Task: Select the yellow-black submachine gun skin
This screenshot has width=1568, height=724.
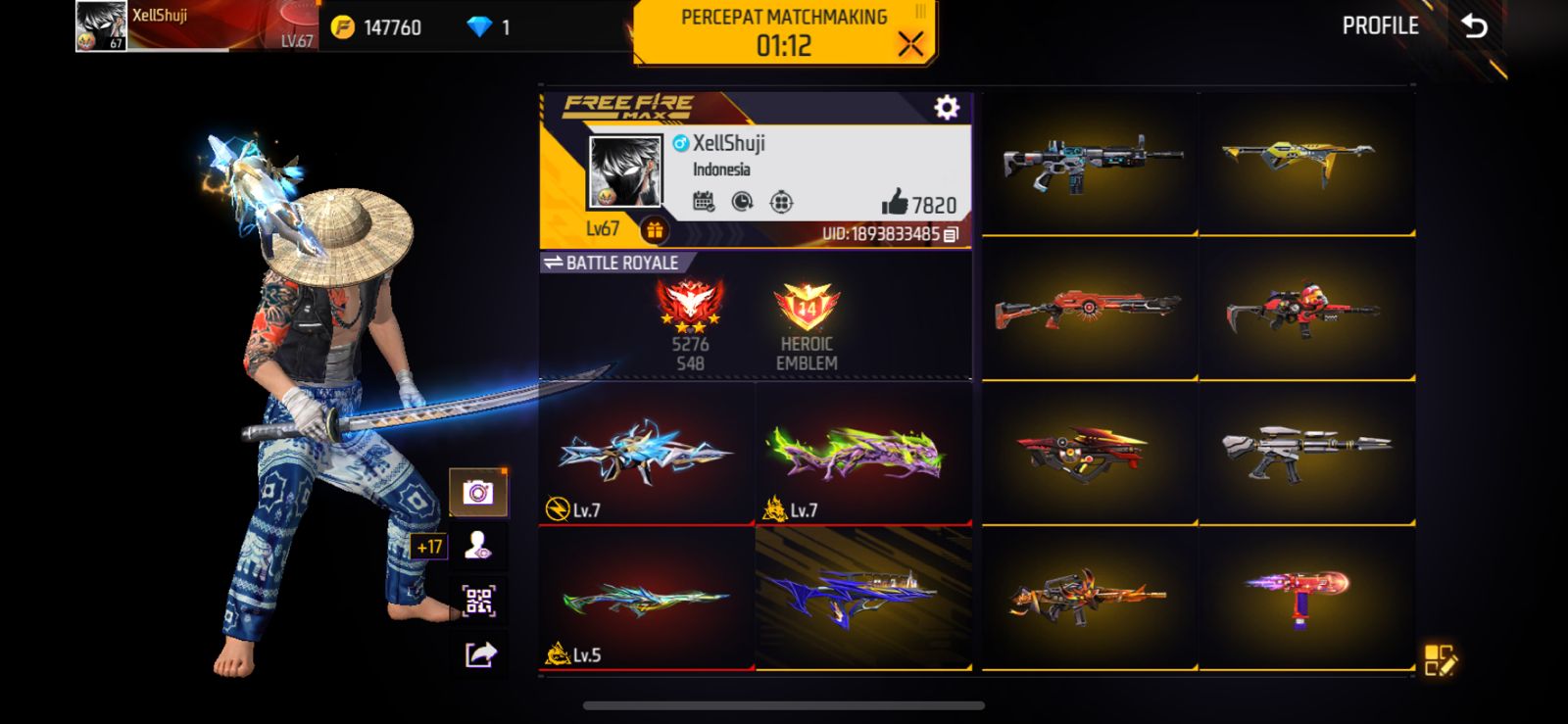Action: [1306, 163]
